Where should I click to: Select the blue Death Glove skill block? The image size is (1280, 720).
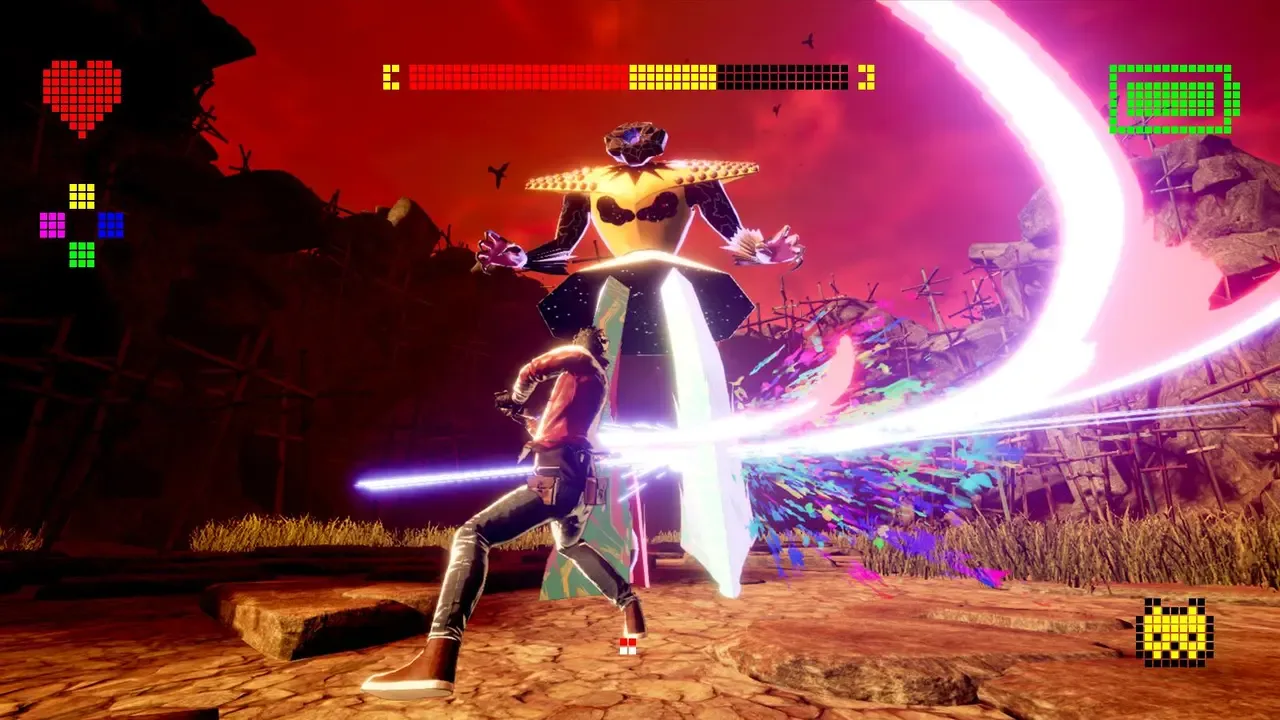click(111, 225)
